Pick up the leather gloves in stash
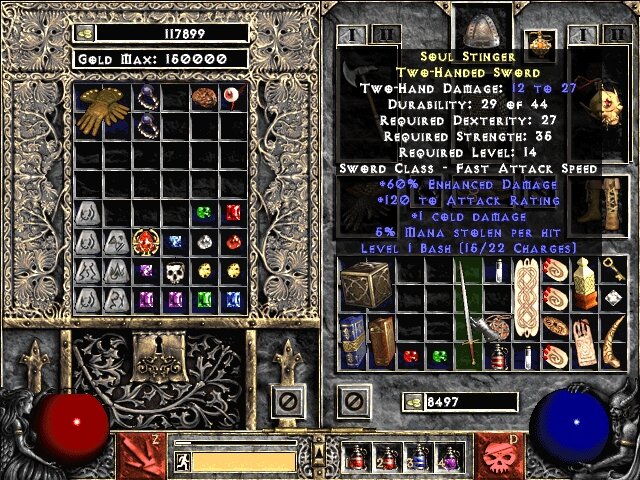 coord(101,111)
